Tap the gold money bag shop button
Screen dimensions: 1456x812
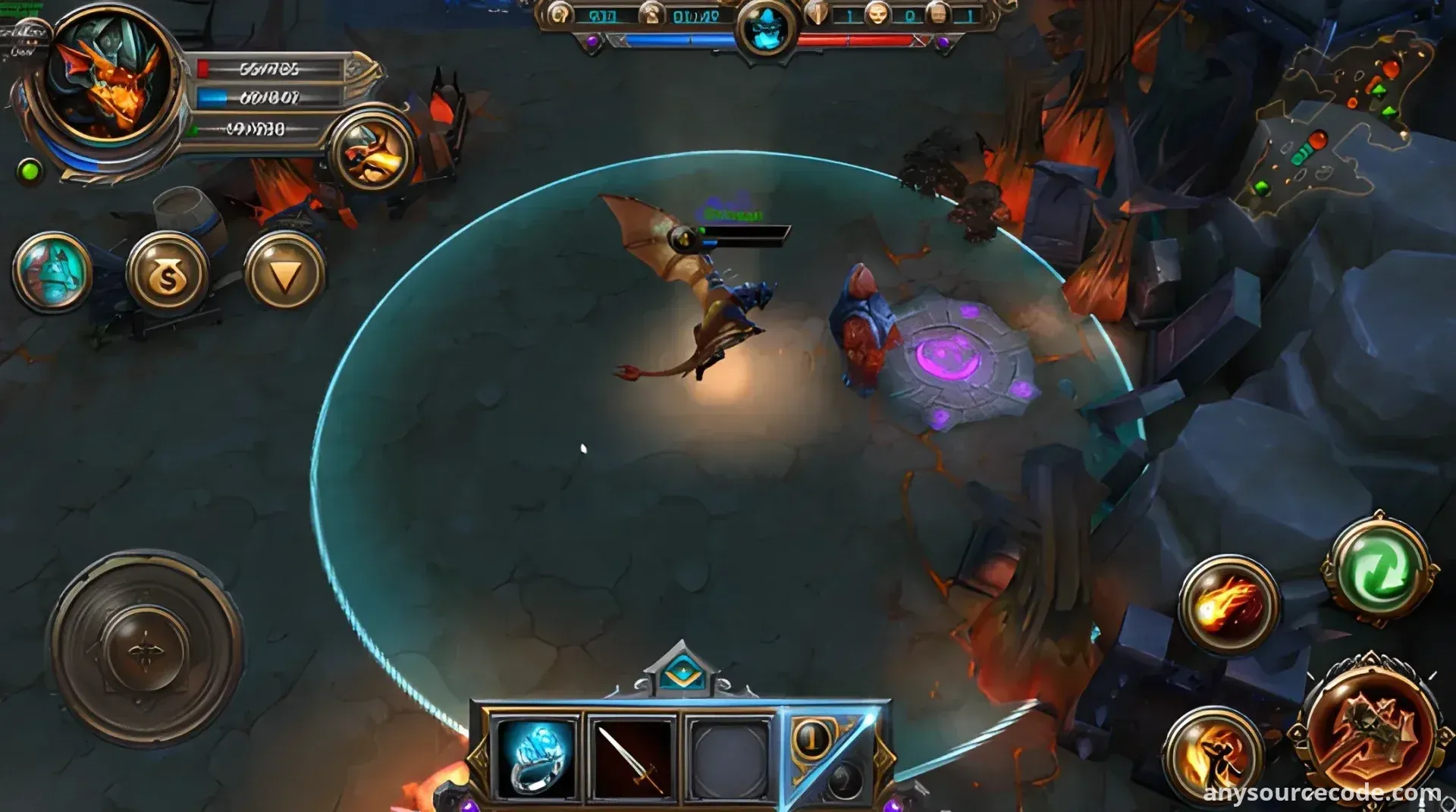coord(168,274)
